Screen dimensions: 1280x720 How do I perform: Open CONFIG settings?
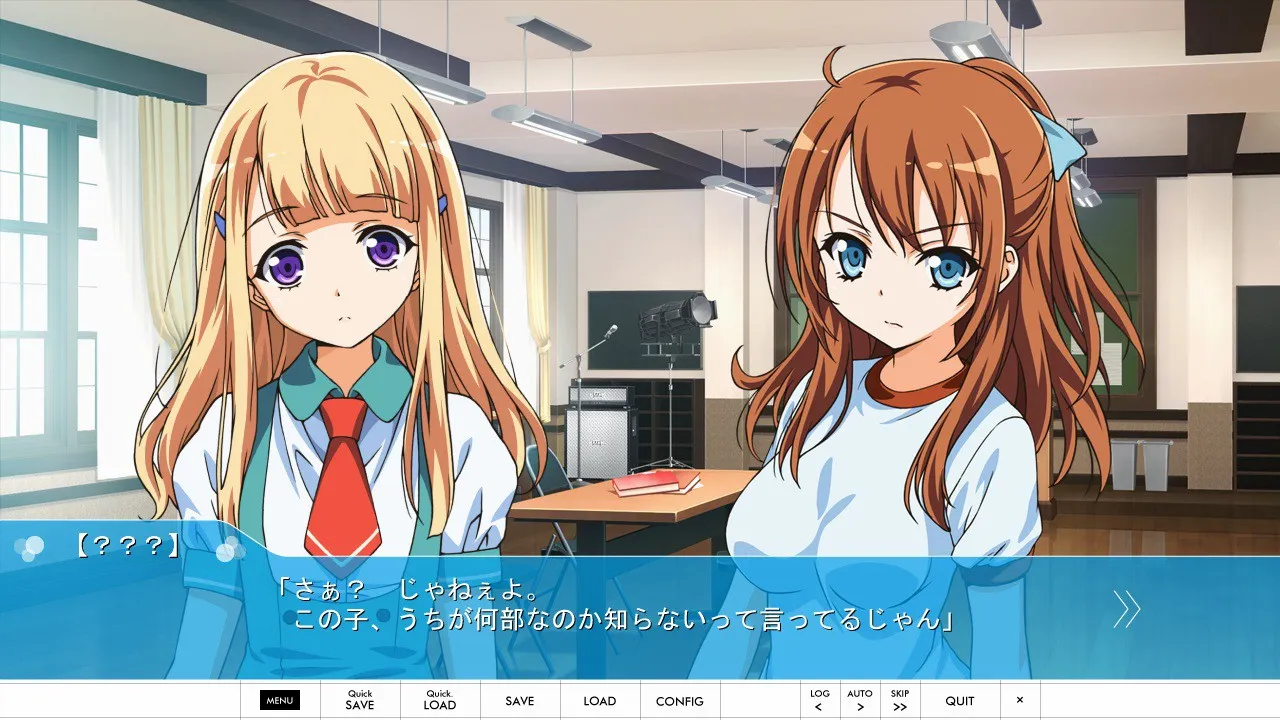click(680, 701)
